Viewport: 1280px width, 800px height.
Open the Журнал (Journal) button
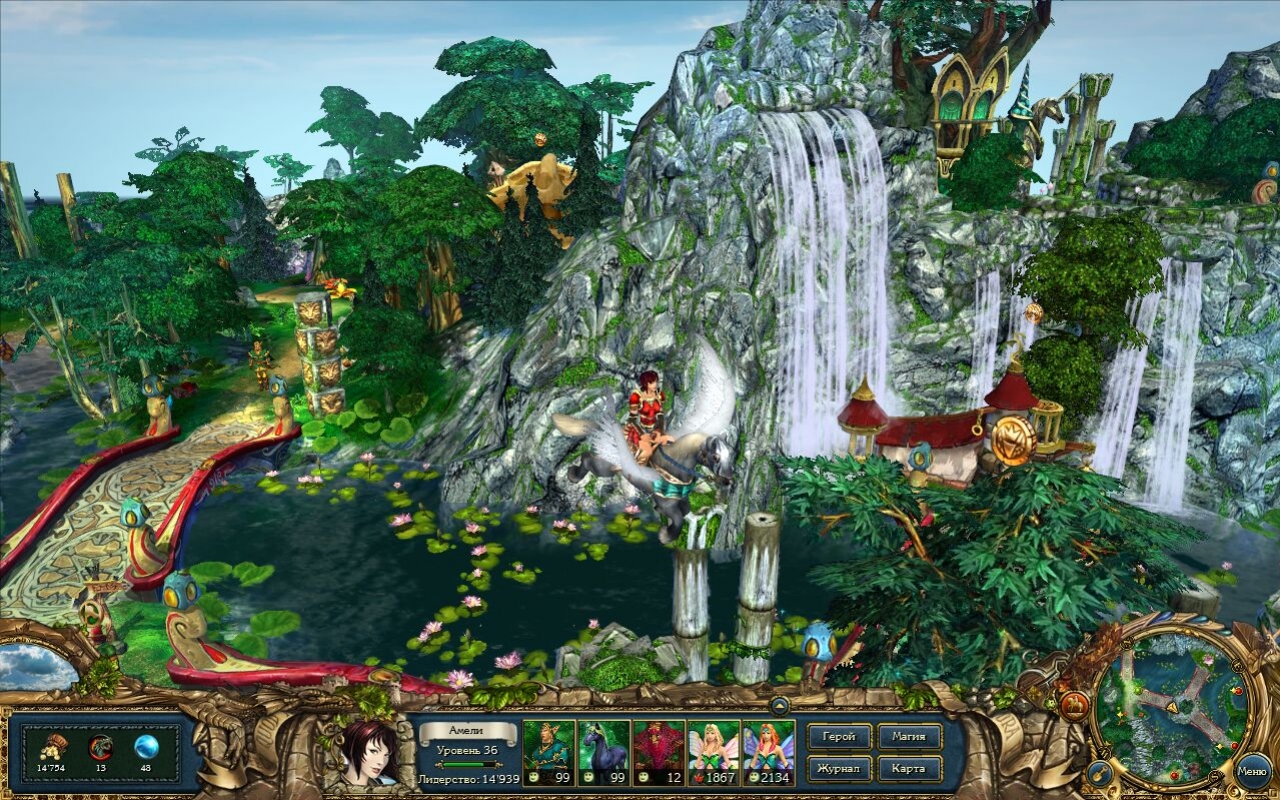839,769
